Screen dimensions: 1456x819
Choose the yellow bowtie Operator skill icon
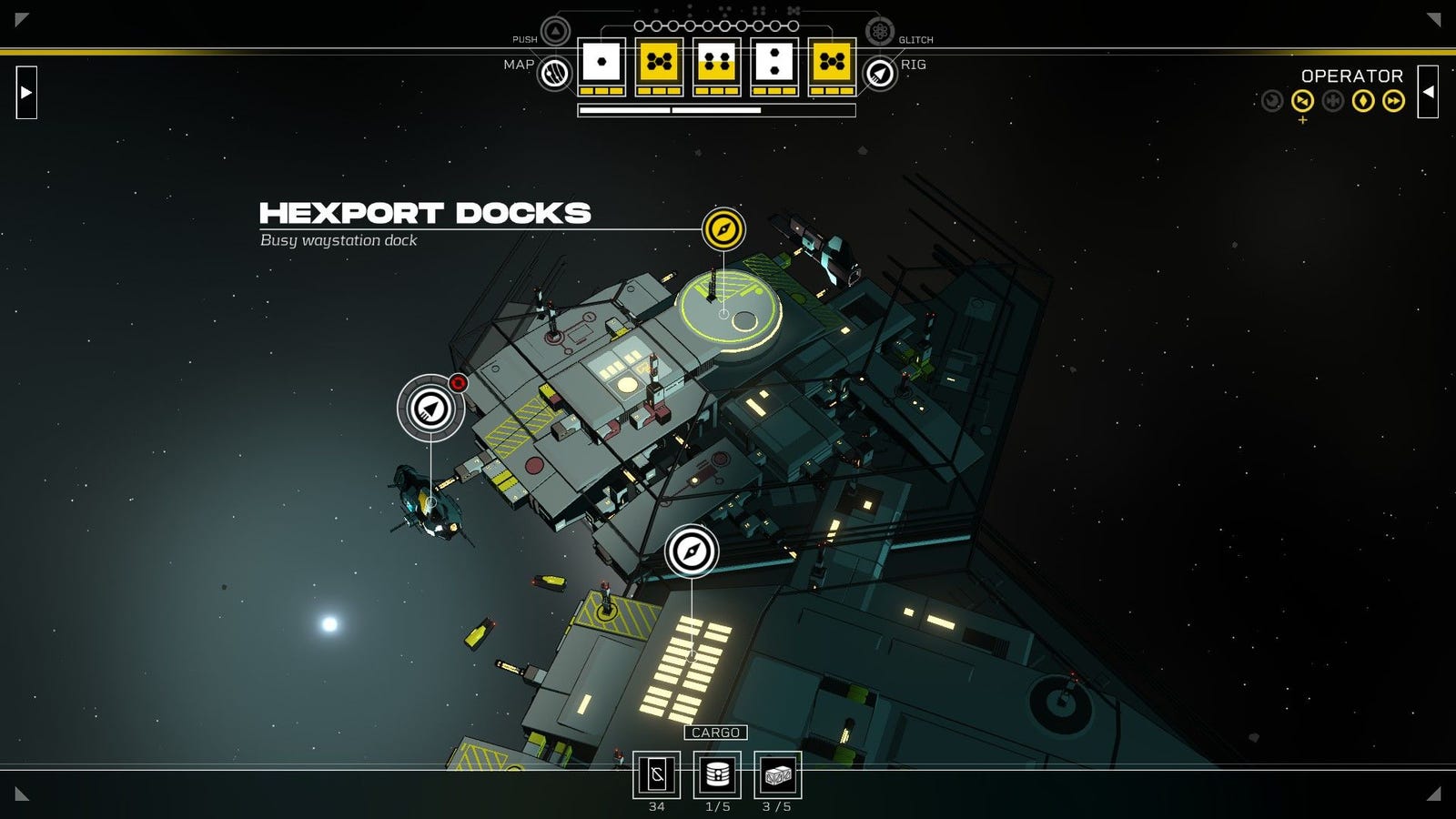(x=1302, y=101)
